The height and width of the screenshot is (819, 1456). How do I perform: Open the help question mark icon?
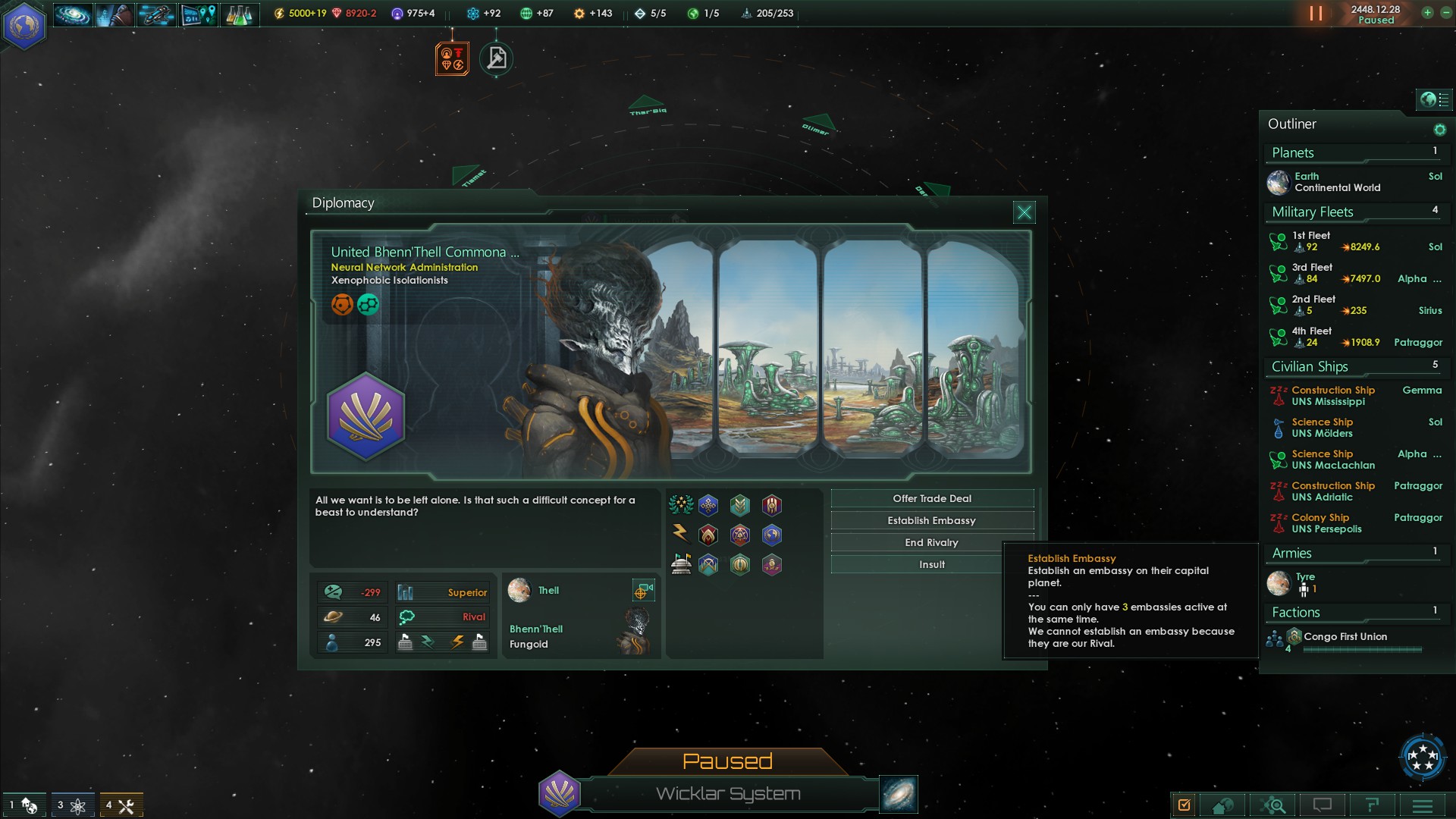pos(1372,805)
